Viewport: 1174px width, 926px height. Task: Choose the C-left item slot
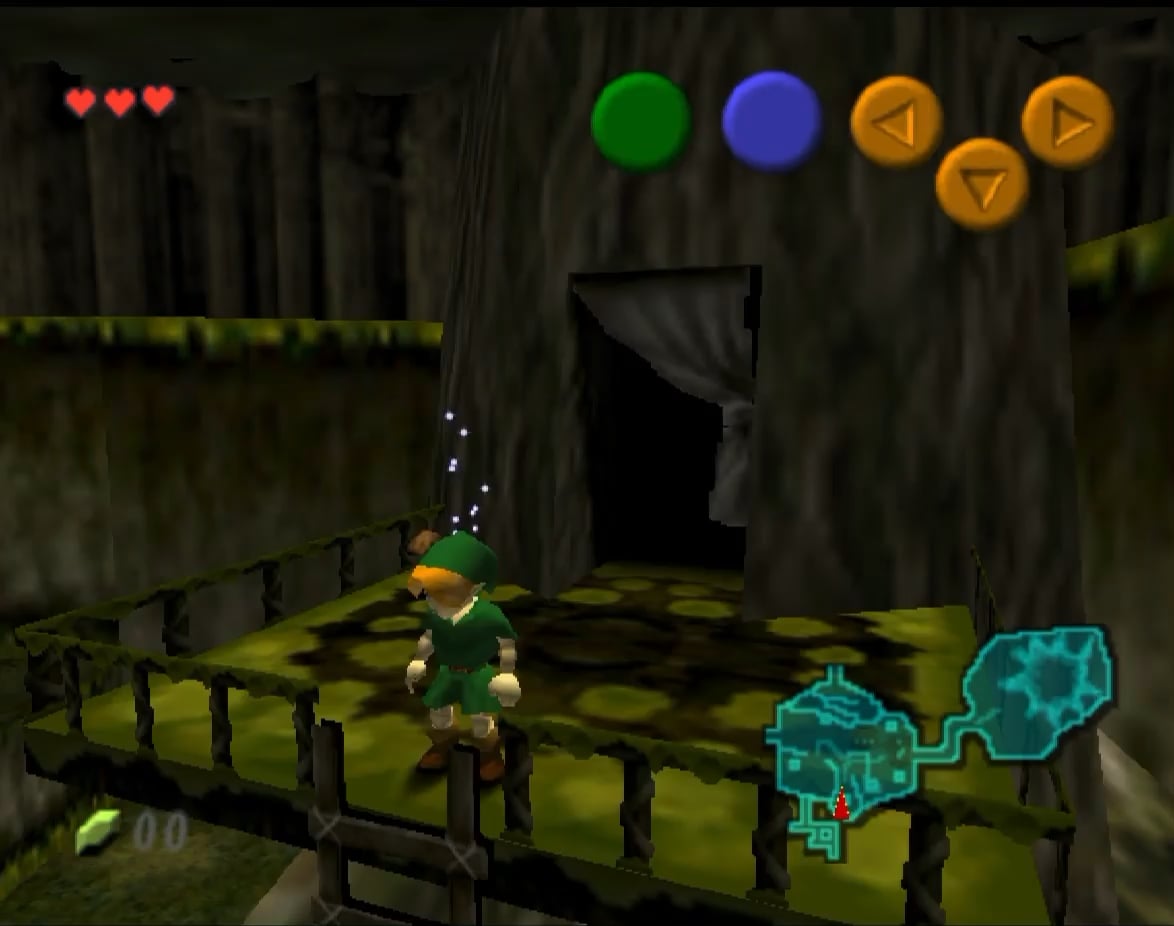[x=896, y=122]
